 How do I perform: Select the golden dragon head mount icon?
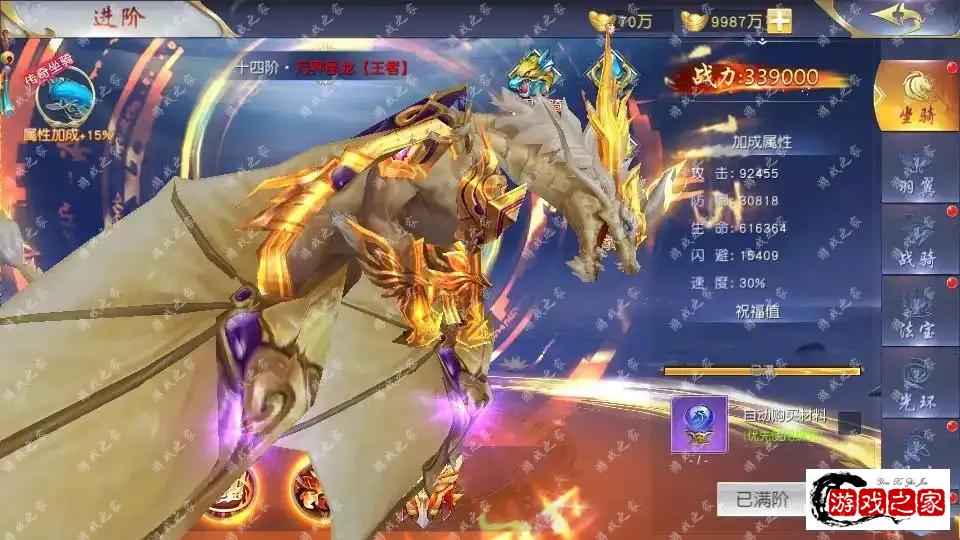tap(532, 73)
